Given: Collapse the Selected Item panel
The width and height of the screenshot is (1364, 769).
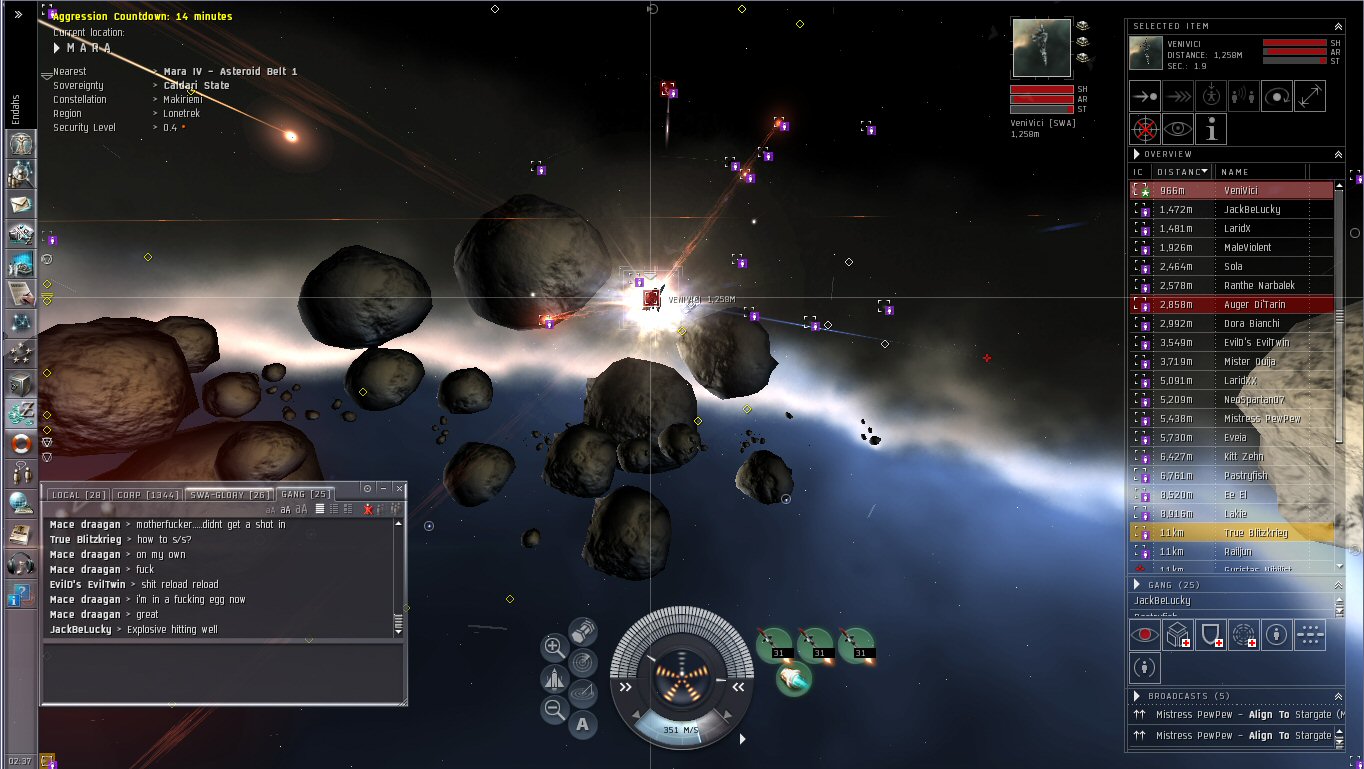Looking at the screenshot, I should coord(1338,26).
